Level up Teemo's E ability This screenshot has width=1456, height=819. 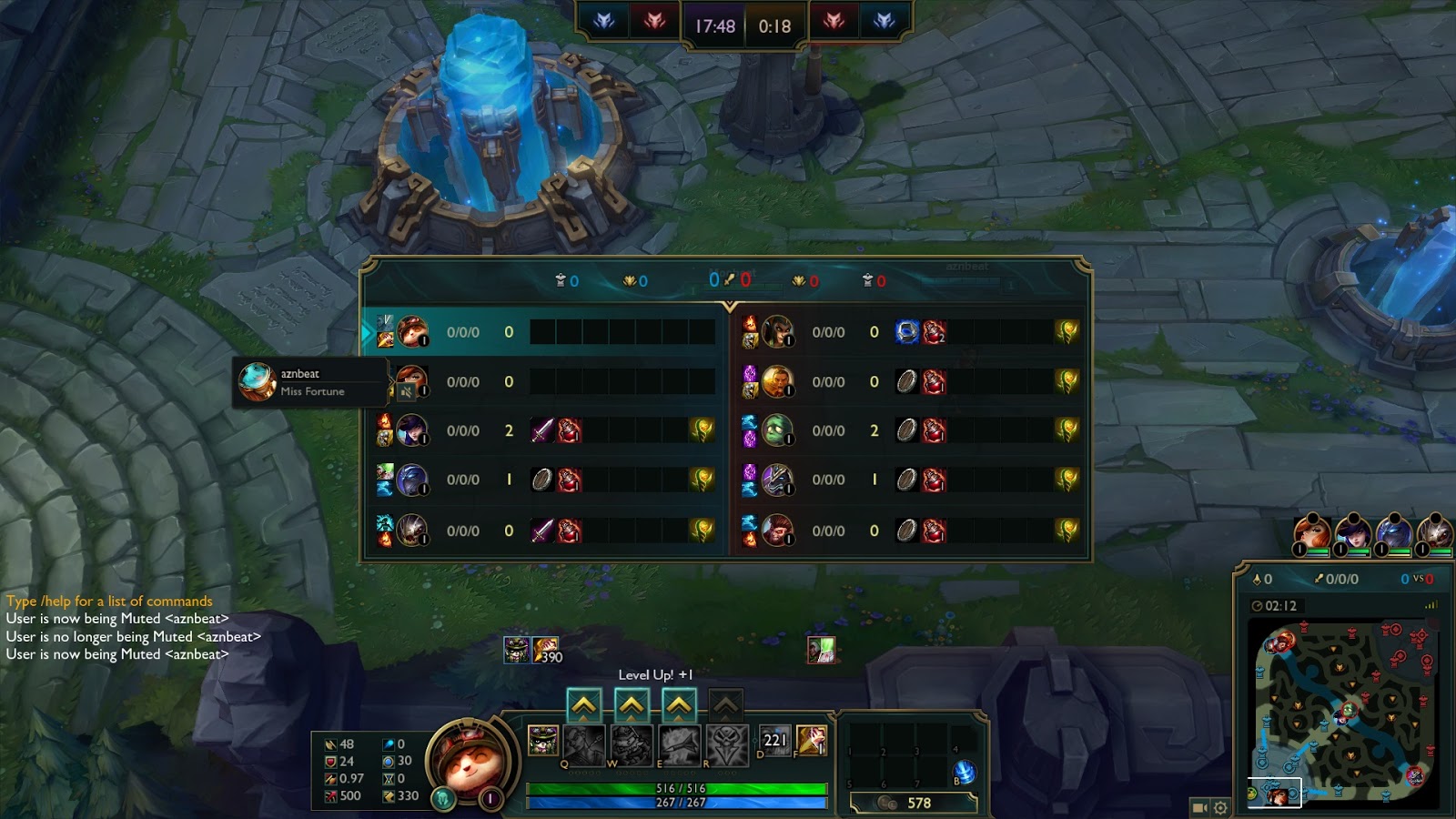pyautogui.click(x=679, y=705)
